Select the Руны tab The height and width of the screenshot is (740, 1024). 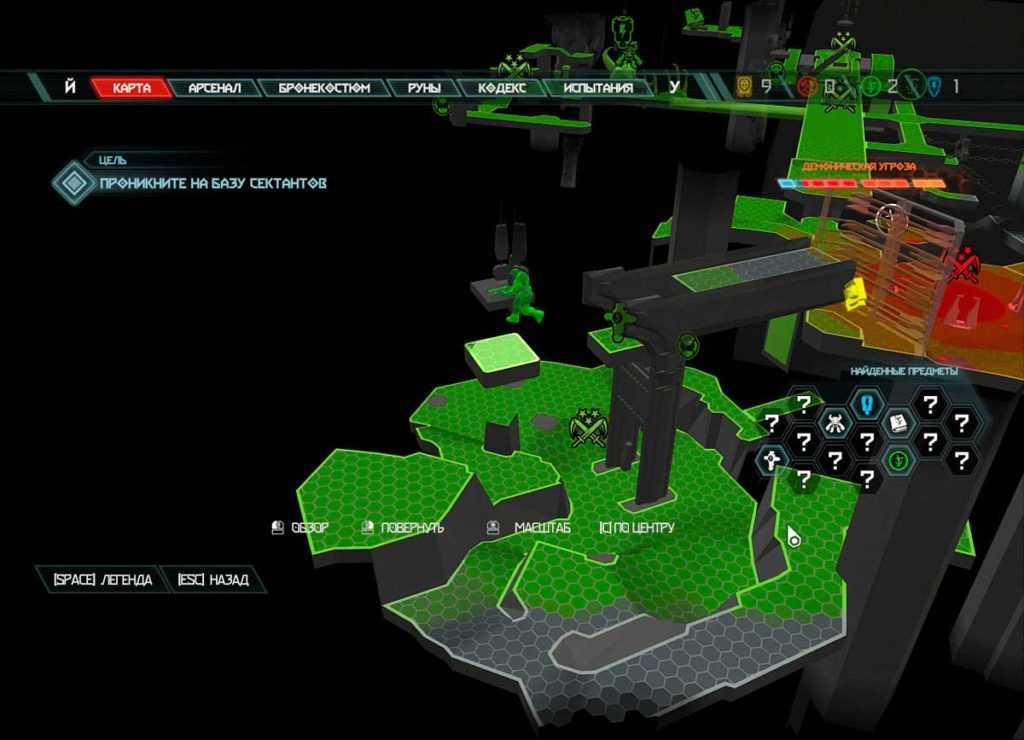(x=424, y=88)
